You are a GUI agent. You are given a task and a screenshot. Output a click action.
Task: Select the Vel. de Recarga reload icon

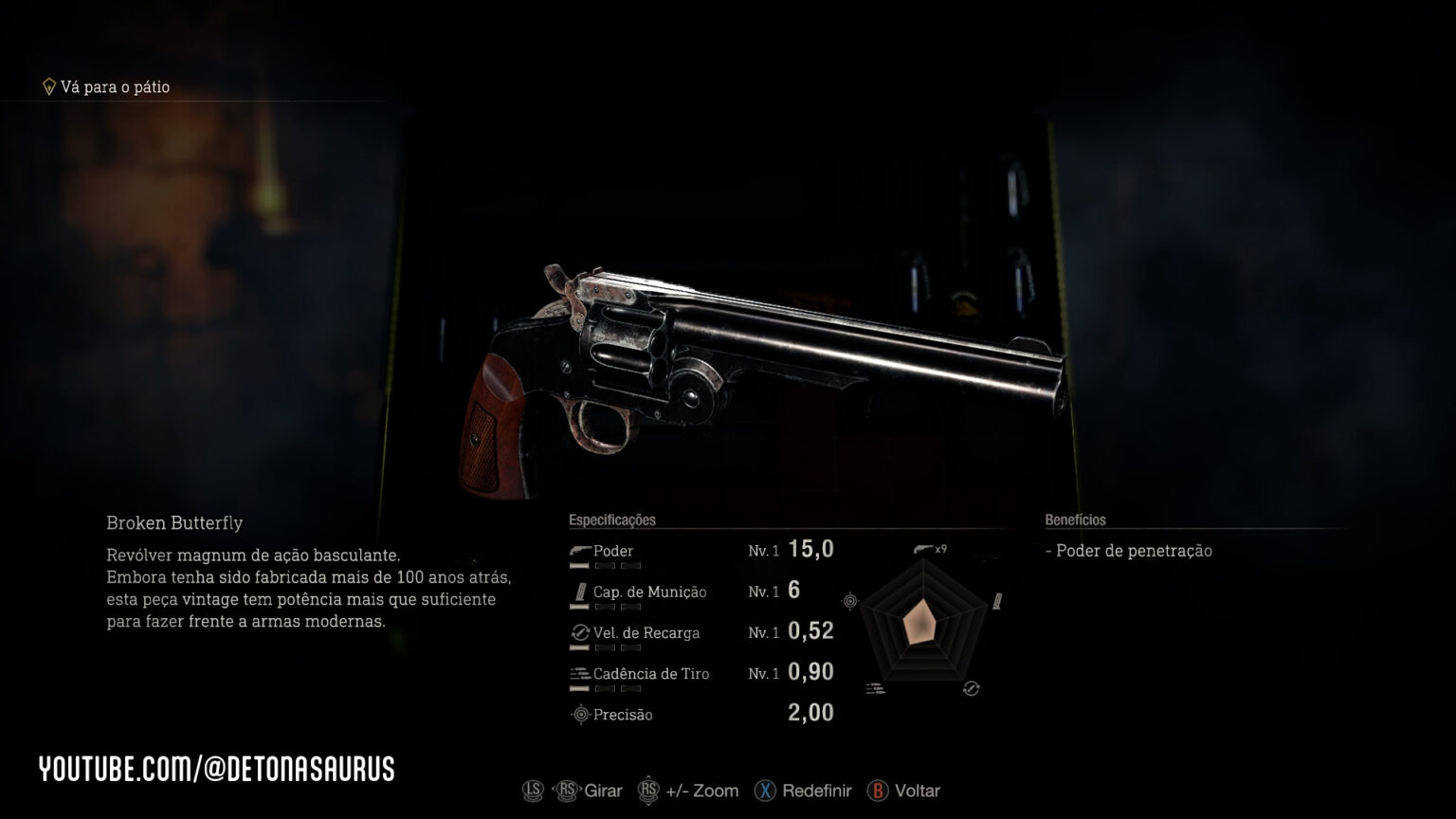pyautogui.click(x=578, y=632)
